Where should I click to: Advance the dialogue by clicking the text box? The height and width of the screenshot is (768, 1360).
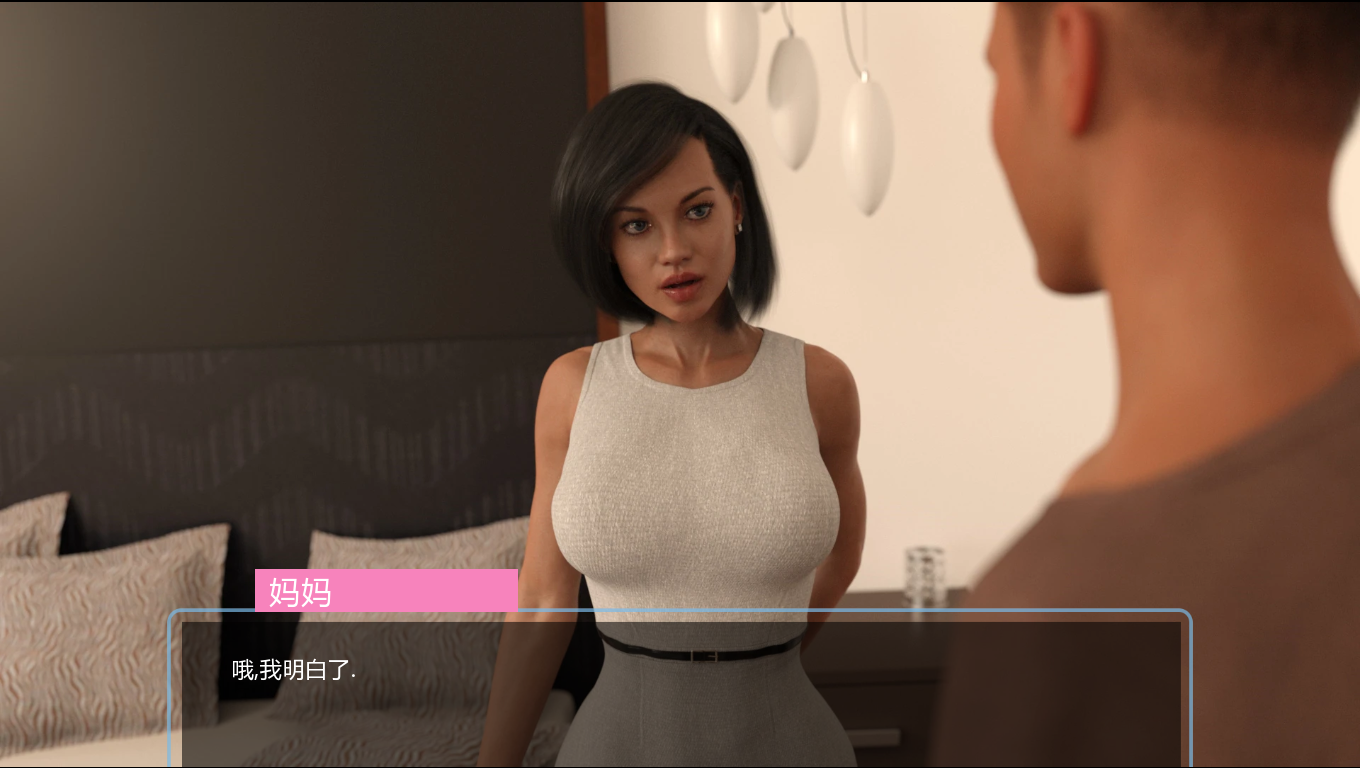[680, 692]
